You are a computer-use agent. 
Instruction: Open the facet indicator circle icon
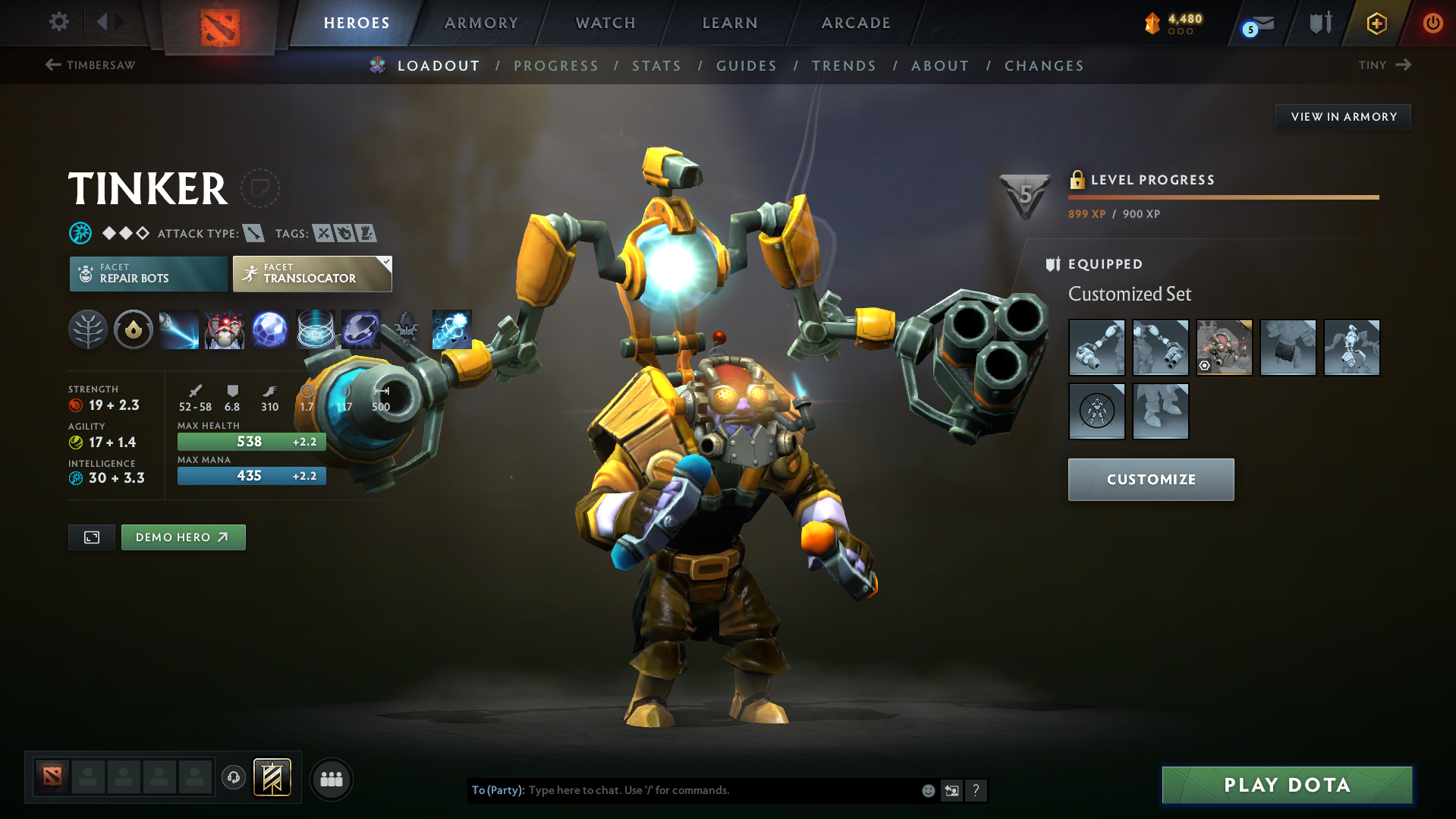[x=133, y=329]
